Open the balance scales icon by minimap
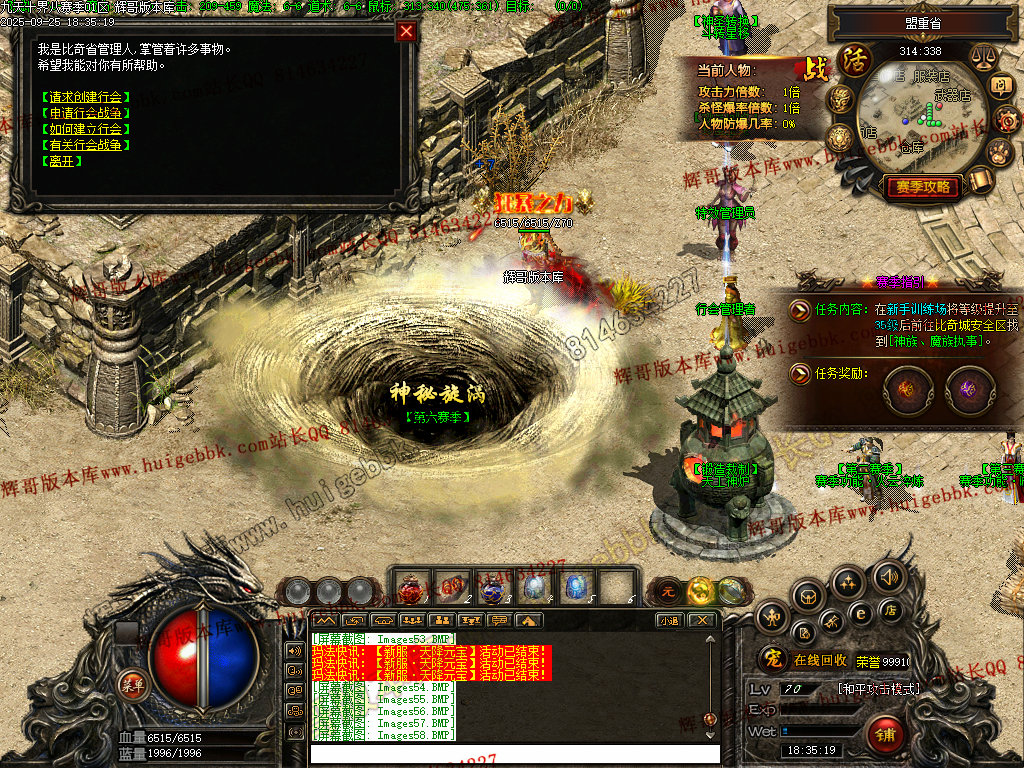The image size is (1024, 768). [982, 58]
